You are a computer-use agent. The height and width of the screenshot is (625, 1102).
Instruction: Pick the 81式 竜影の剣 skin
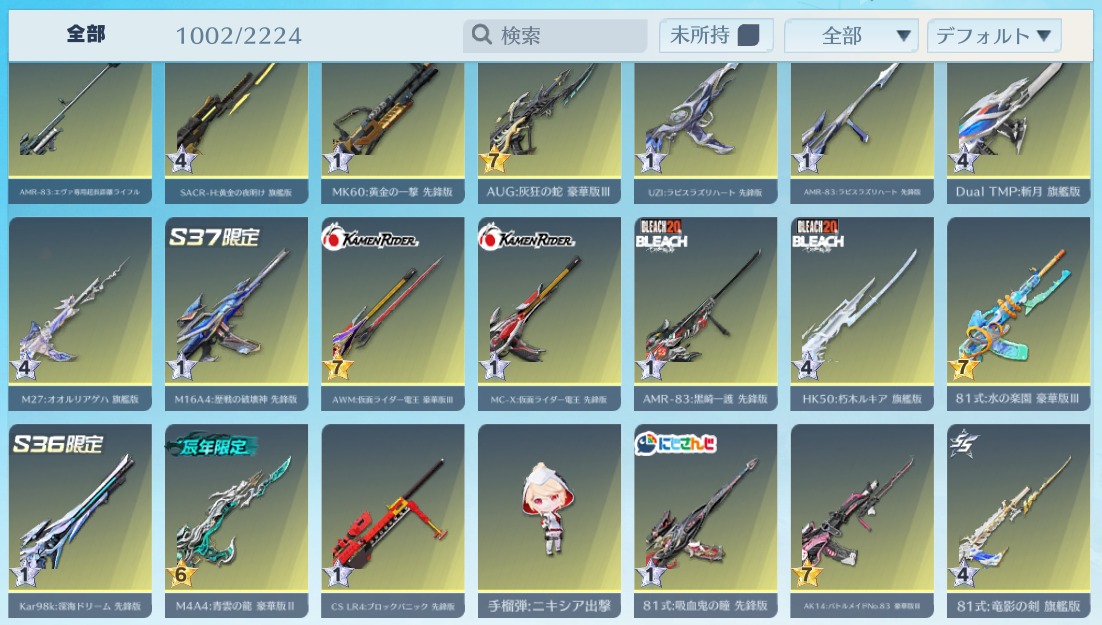[x=1018, y=517]
